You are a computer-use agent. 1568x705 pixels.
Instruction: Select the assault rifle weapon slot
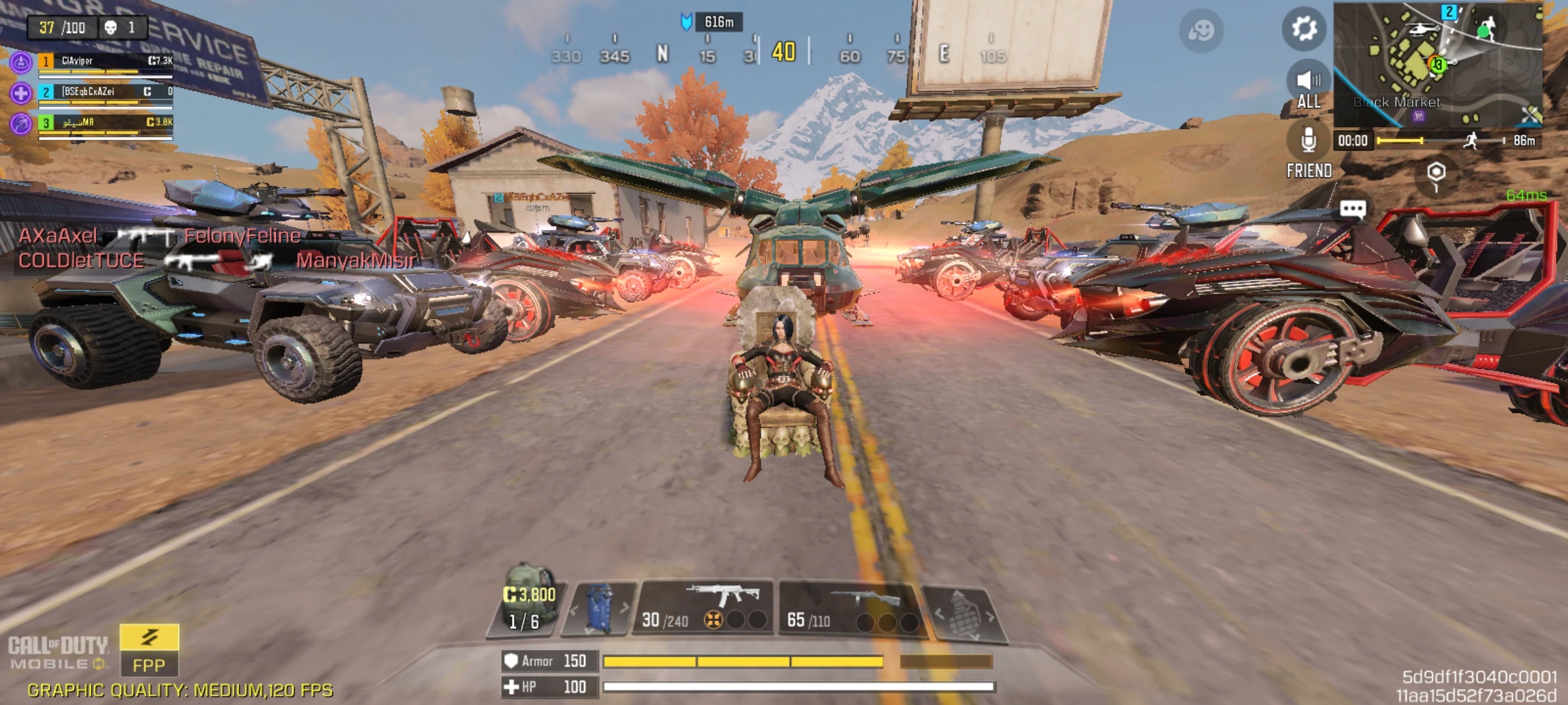click(704, 606)
